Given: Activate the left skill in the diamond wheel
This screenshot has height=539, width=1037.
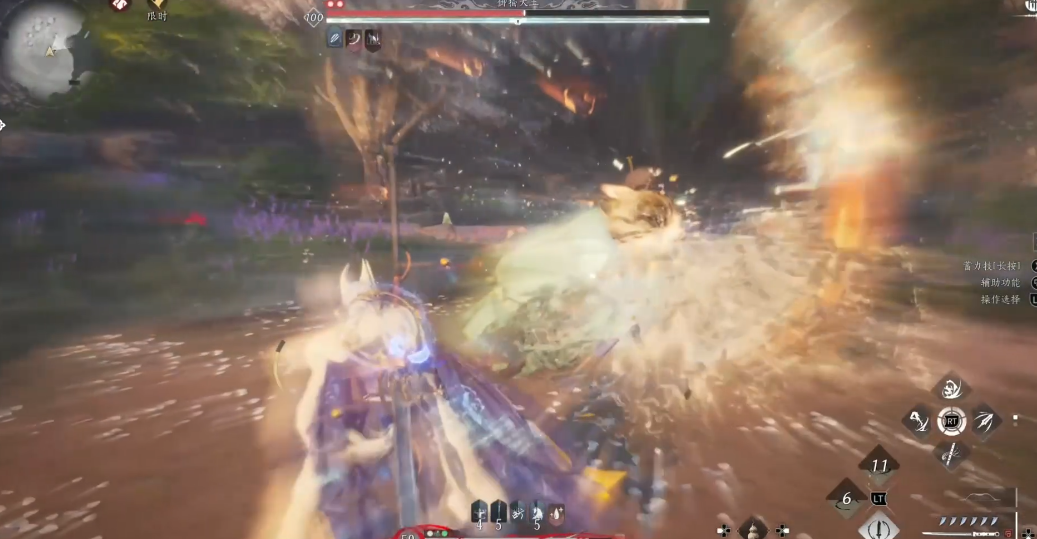Looking at the screenshot, I should 917,420.
